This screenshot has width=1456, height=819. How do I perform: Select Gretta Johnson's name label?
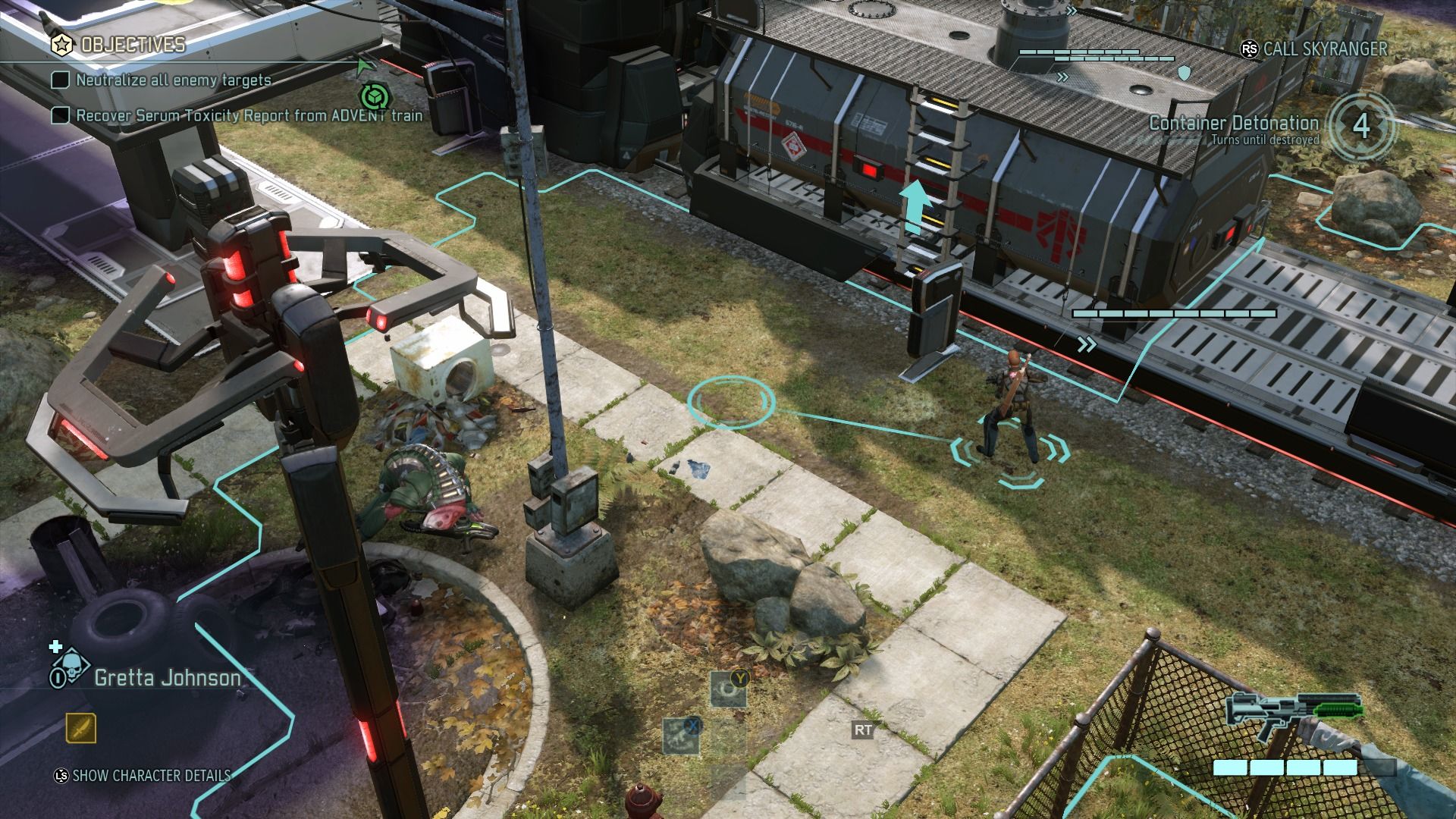pos(168,677)
